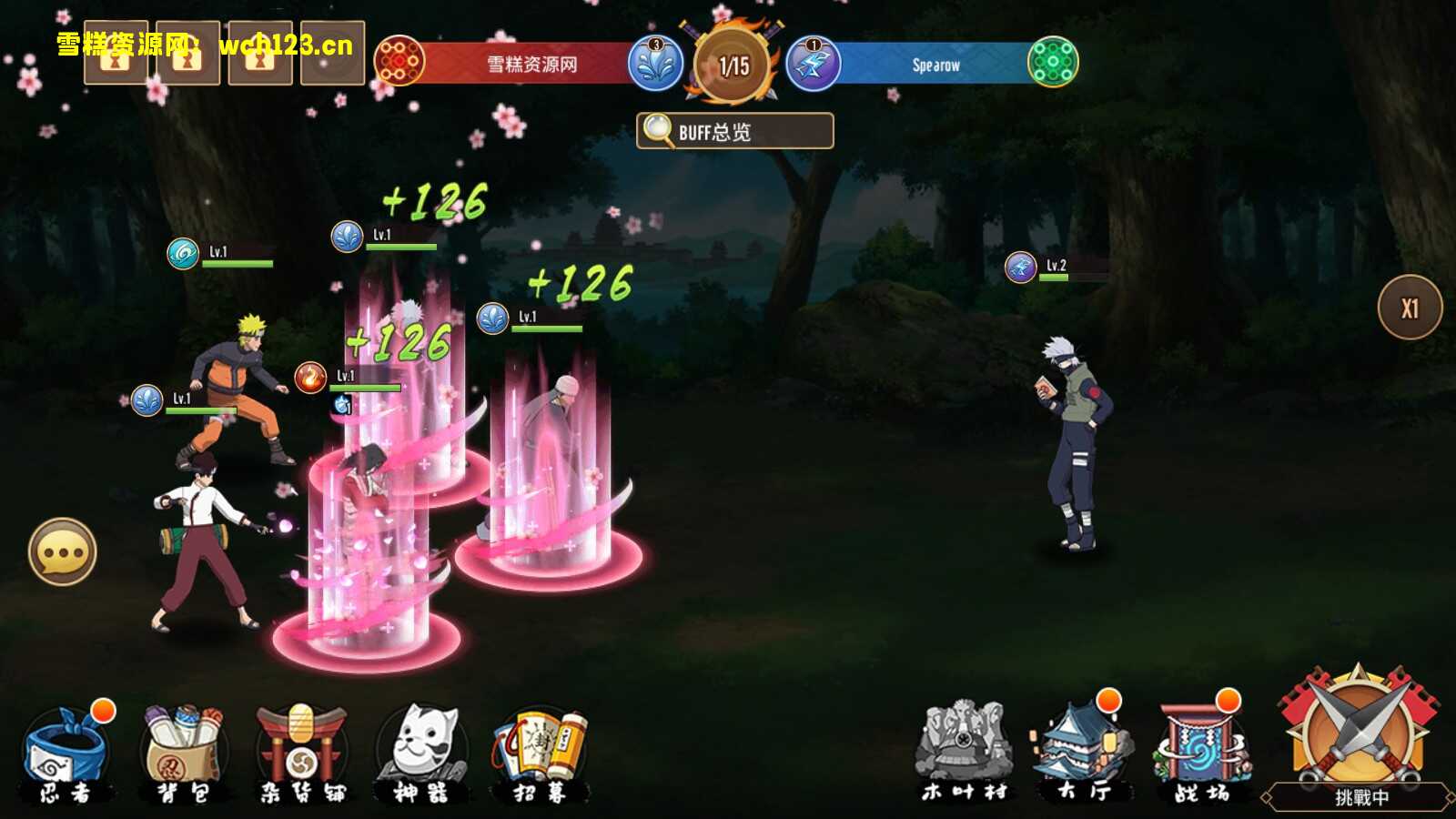1456x819 pixels.
Task: Open the 神器 artifact menu
Action: [420, 754]
